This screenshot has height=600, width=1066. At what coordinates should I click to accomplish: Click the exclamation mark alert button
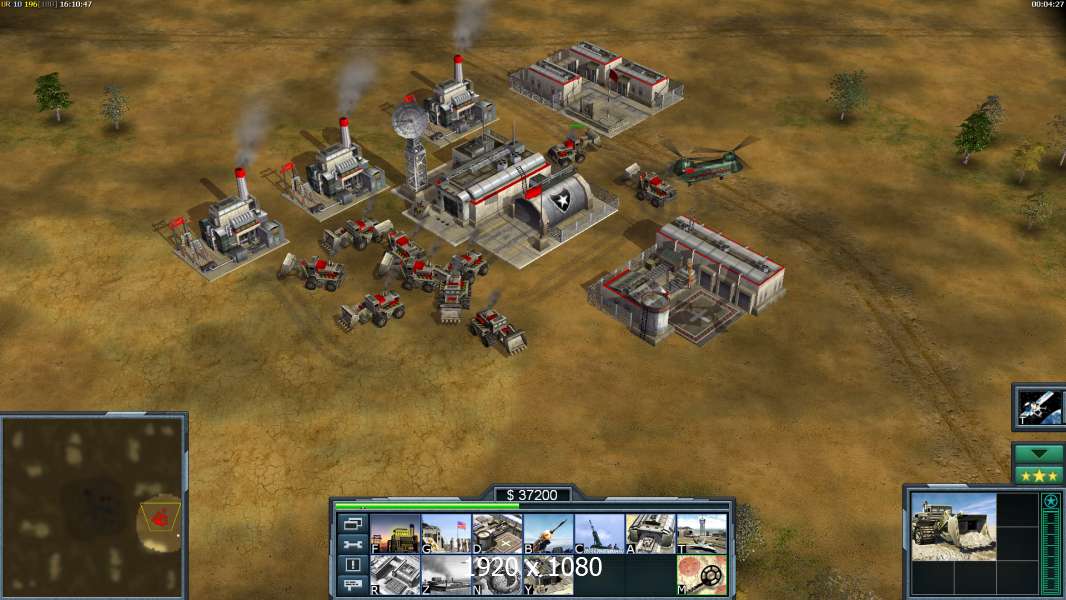(352, 565)
